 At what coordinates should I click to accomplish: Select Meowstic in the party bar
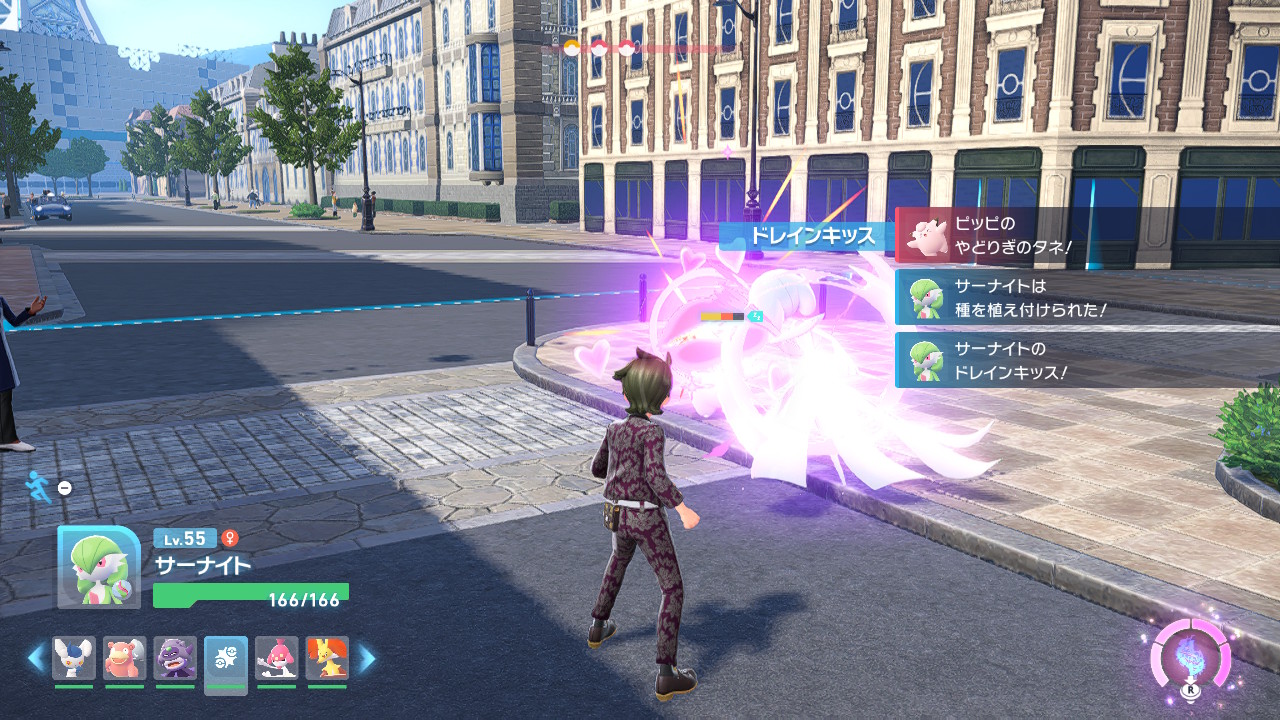[74, 658]
